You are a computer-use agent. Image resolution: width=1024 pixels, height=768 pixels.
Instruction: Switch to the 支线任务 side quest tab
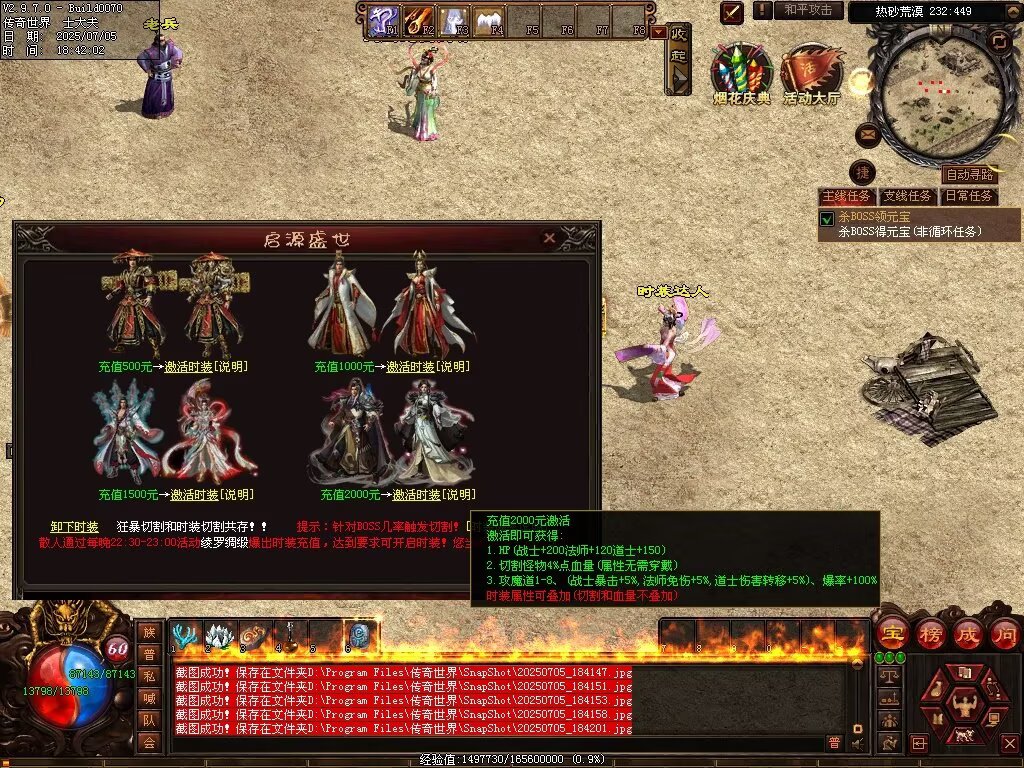[909, 196]
